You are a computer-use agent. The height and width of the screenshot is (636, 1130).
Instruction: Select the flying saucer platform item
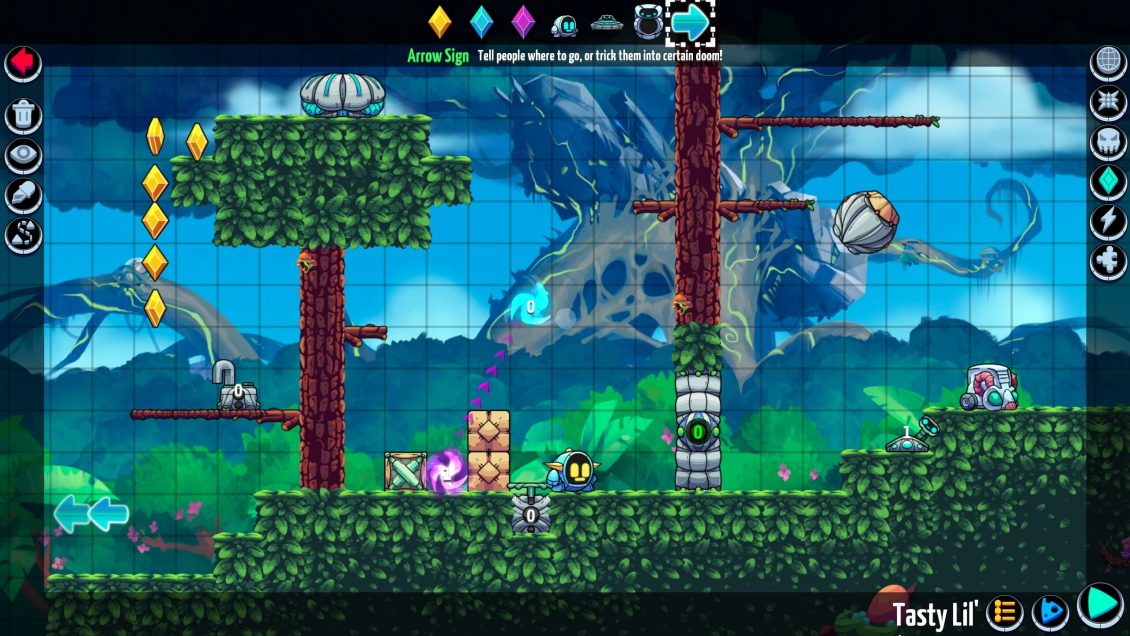(606, 22)
